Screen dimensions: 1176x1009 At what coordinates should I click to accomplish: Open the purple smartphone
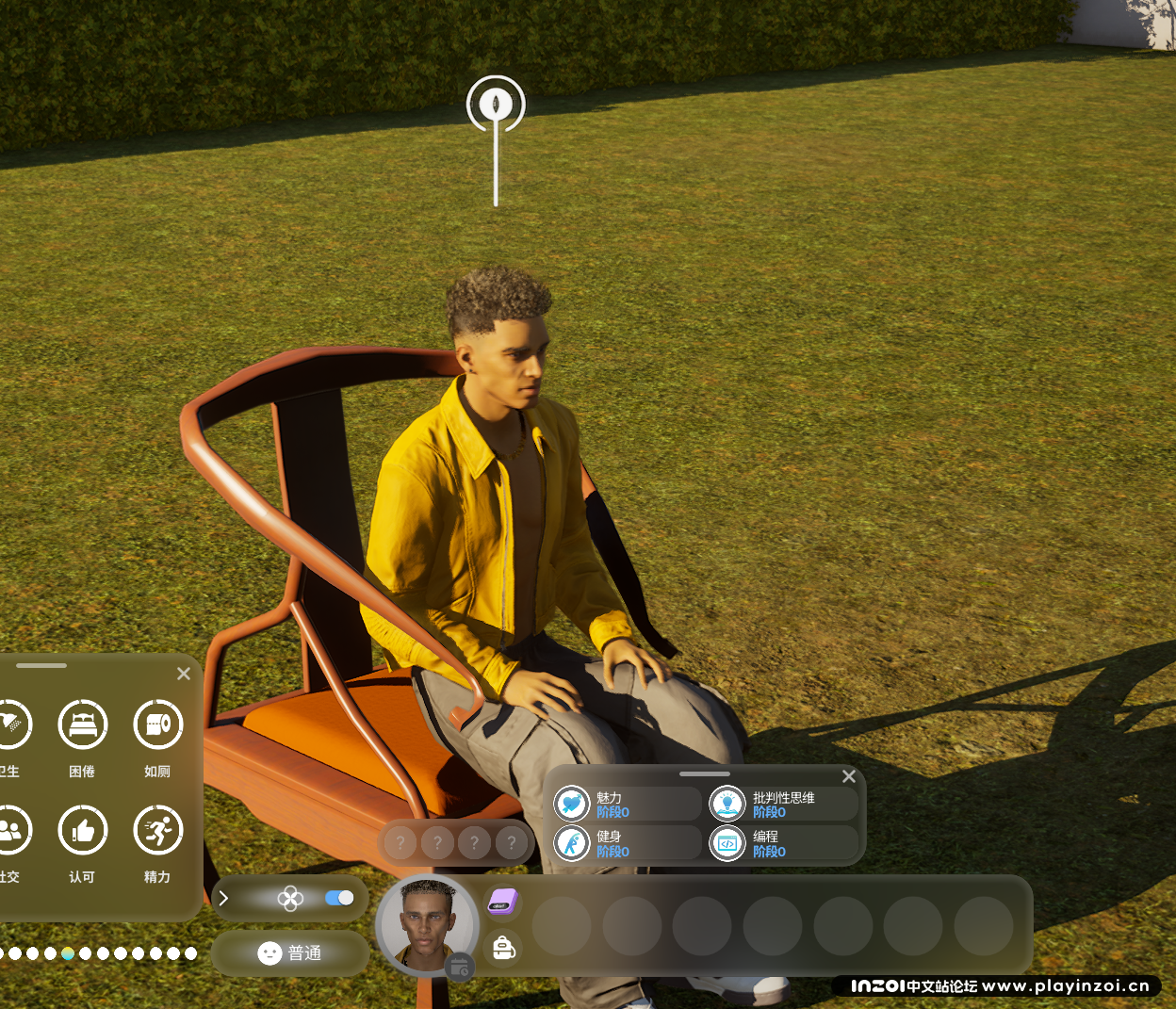tap(503, 903)
